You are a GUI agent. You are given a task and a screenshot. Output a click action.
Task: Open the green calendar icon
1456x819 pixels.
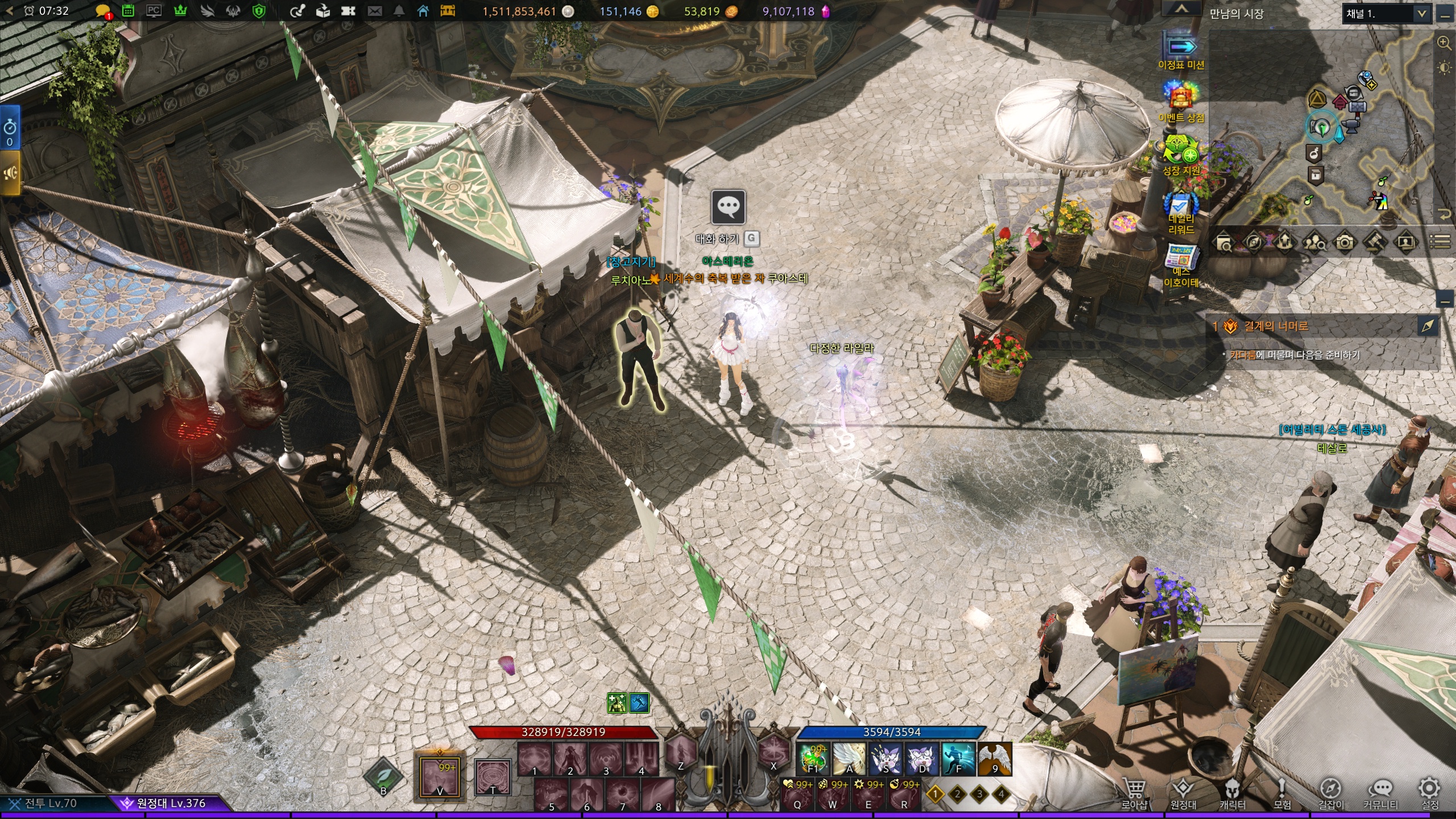pyautogui.click(x=128, y=11)
